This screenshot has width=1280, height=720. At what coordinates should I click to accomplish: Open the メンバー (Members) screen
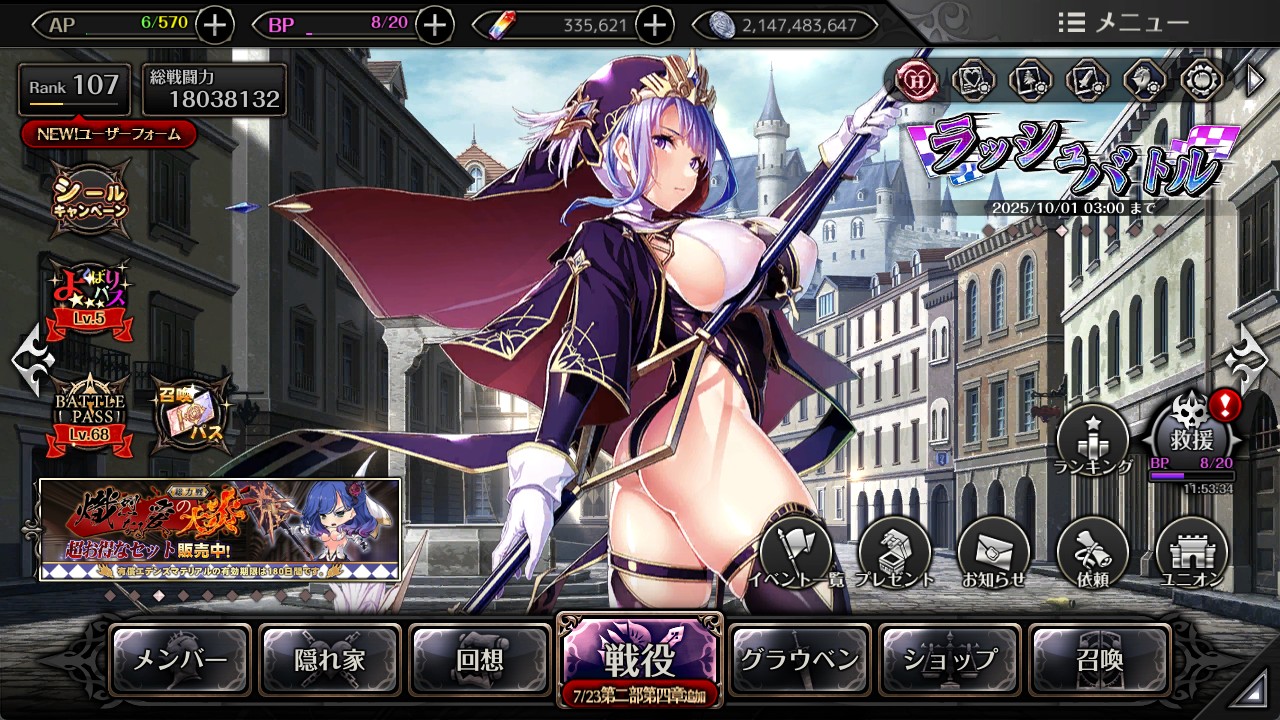pyautogui.click(x=180, y=659)
